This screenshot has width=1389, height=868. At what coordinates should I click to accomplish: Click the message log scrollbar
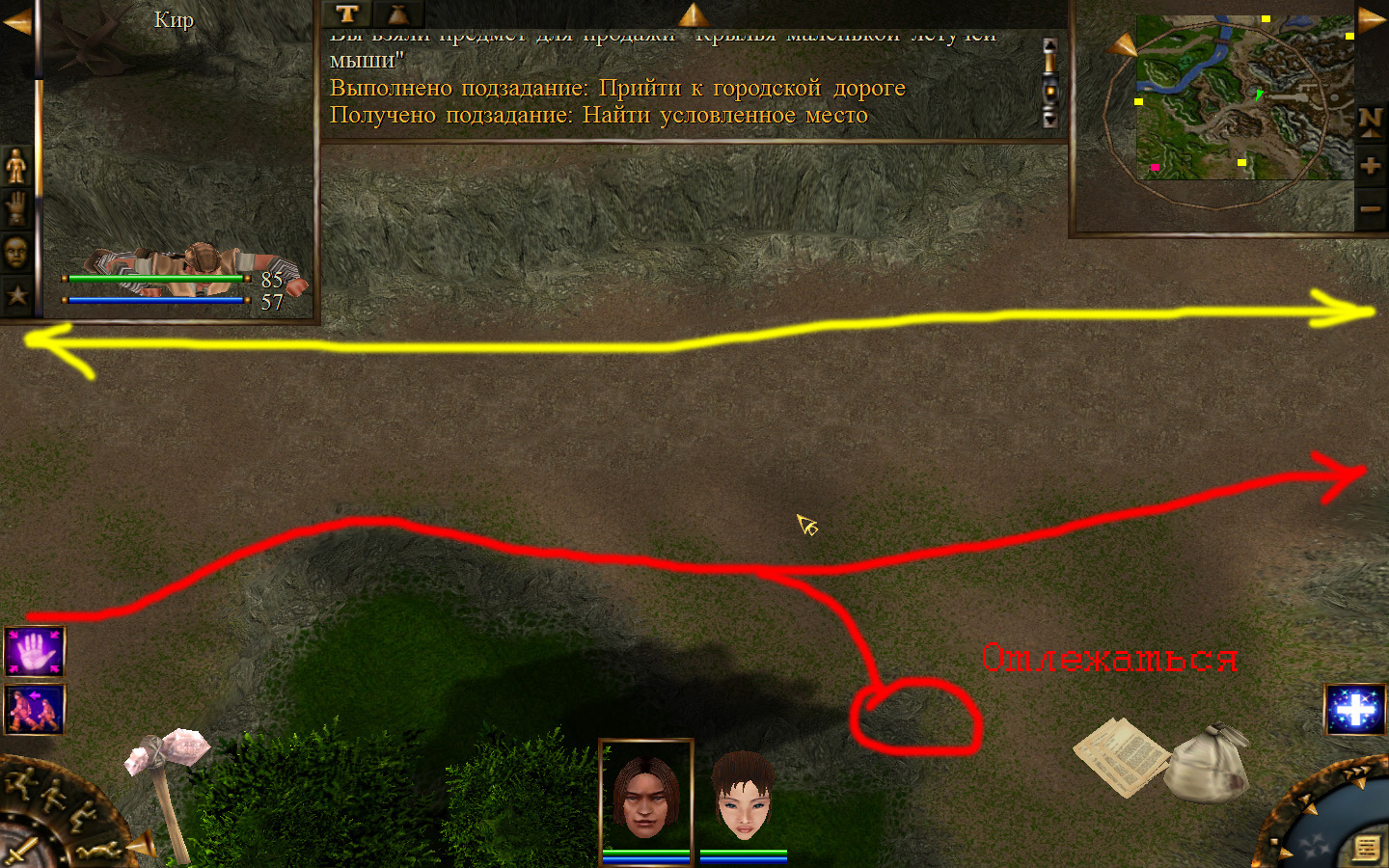[1049, 82]
